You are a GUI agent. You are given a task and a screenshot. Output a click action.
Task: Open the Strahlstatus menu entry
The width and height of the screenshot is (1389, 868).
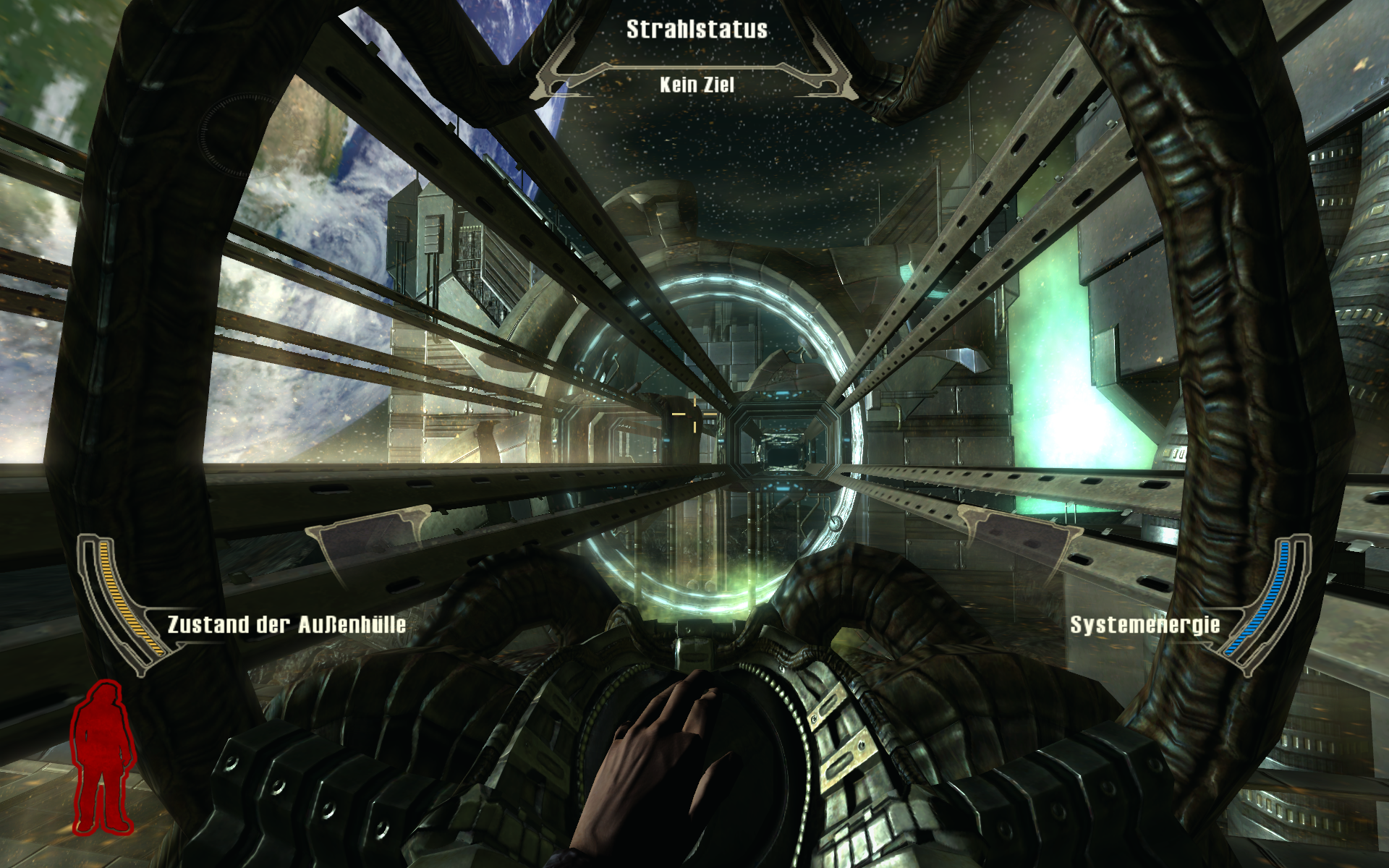[697, 30]
